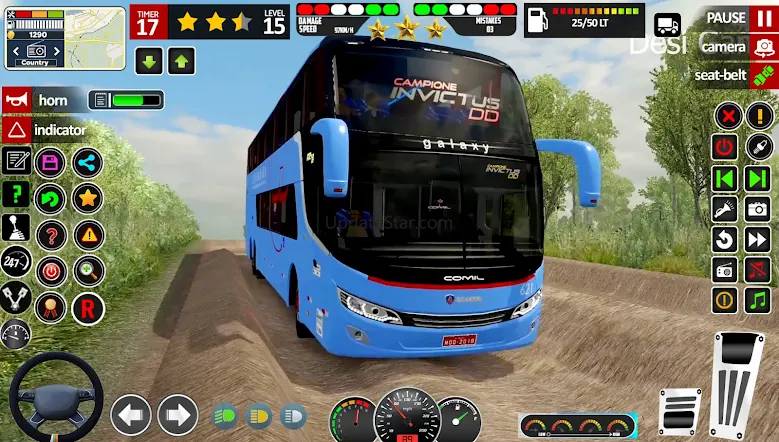Click the red X icon
779x442 pixels.
click(x=727, y=115)
